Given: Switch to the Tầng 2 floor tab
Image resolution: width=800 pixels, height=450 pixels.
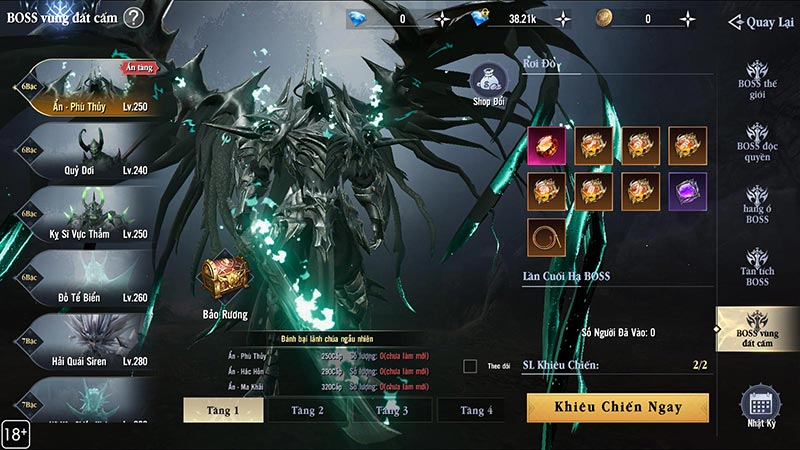Looking at the screenshot, I should click(x=307, y=410).
